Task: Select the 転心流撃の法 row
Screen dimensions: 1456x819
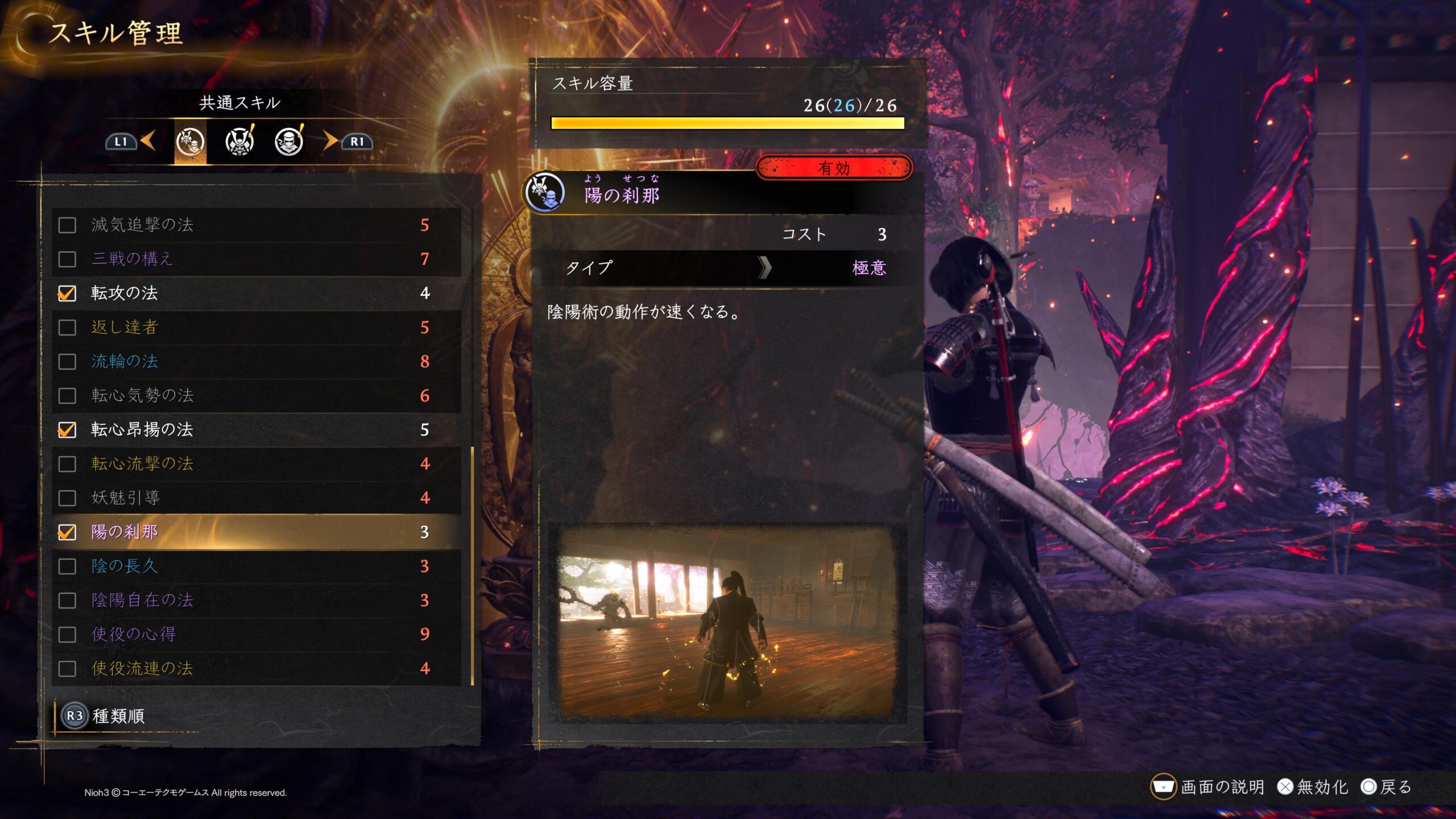Action: [256, 464]
